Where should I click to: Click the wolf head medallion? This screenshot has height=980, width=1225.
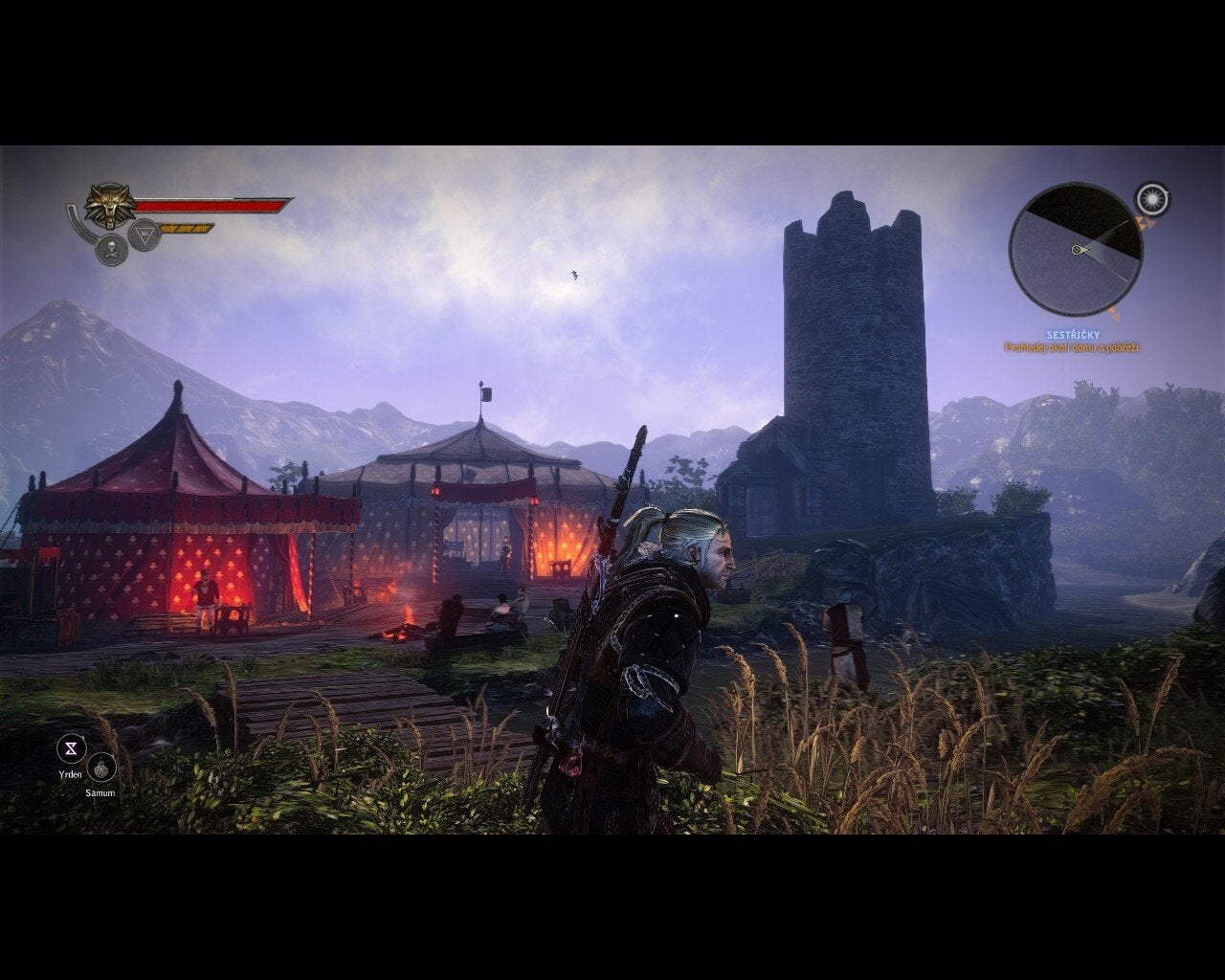tap(109, 205)
